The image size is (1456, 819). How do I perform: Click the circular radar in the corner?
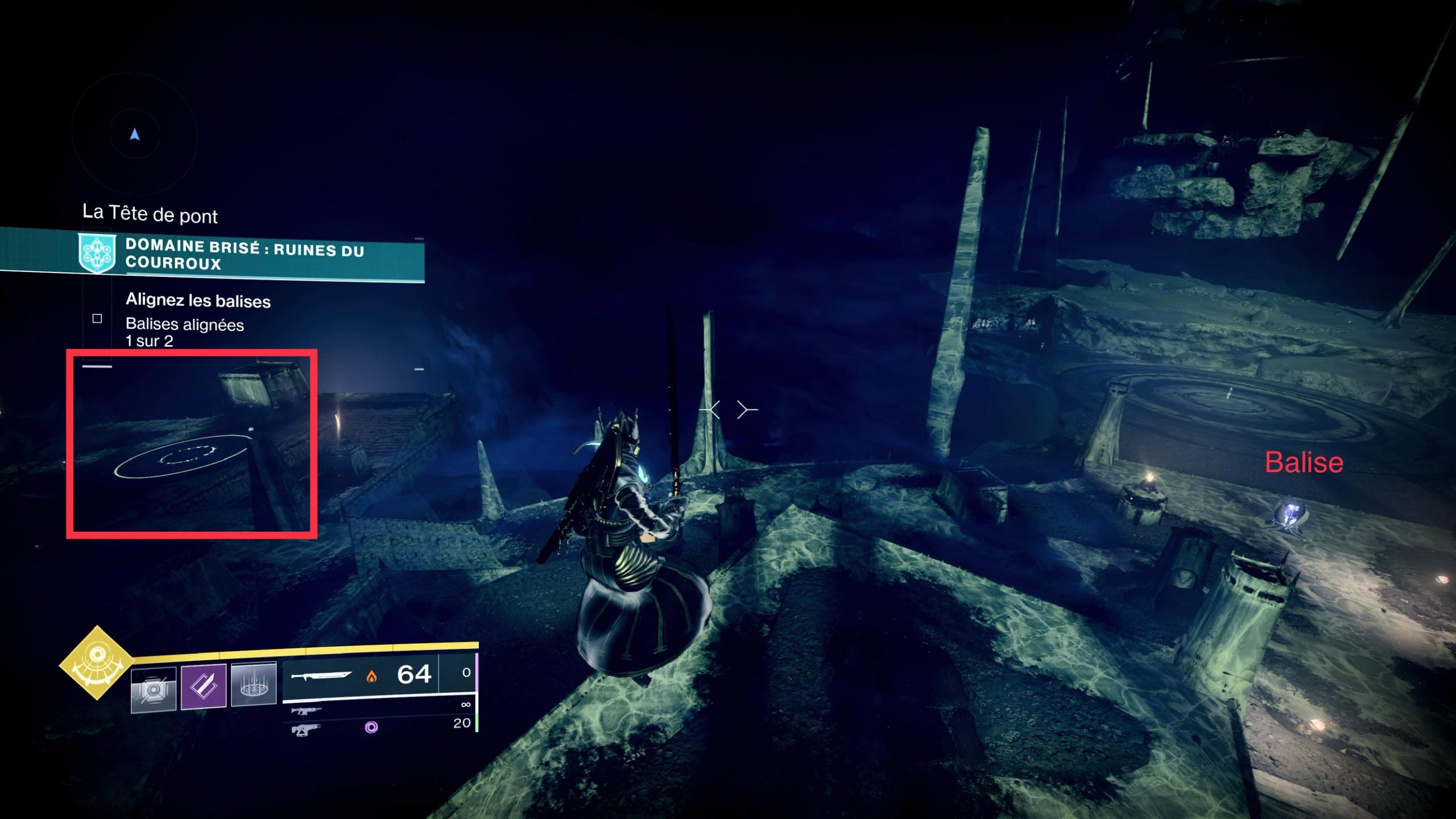(x=135, y=135)
